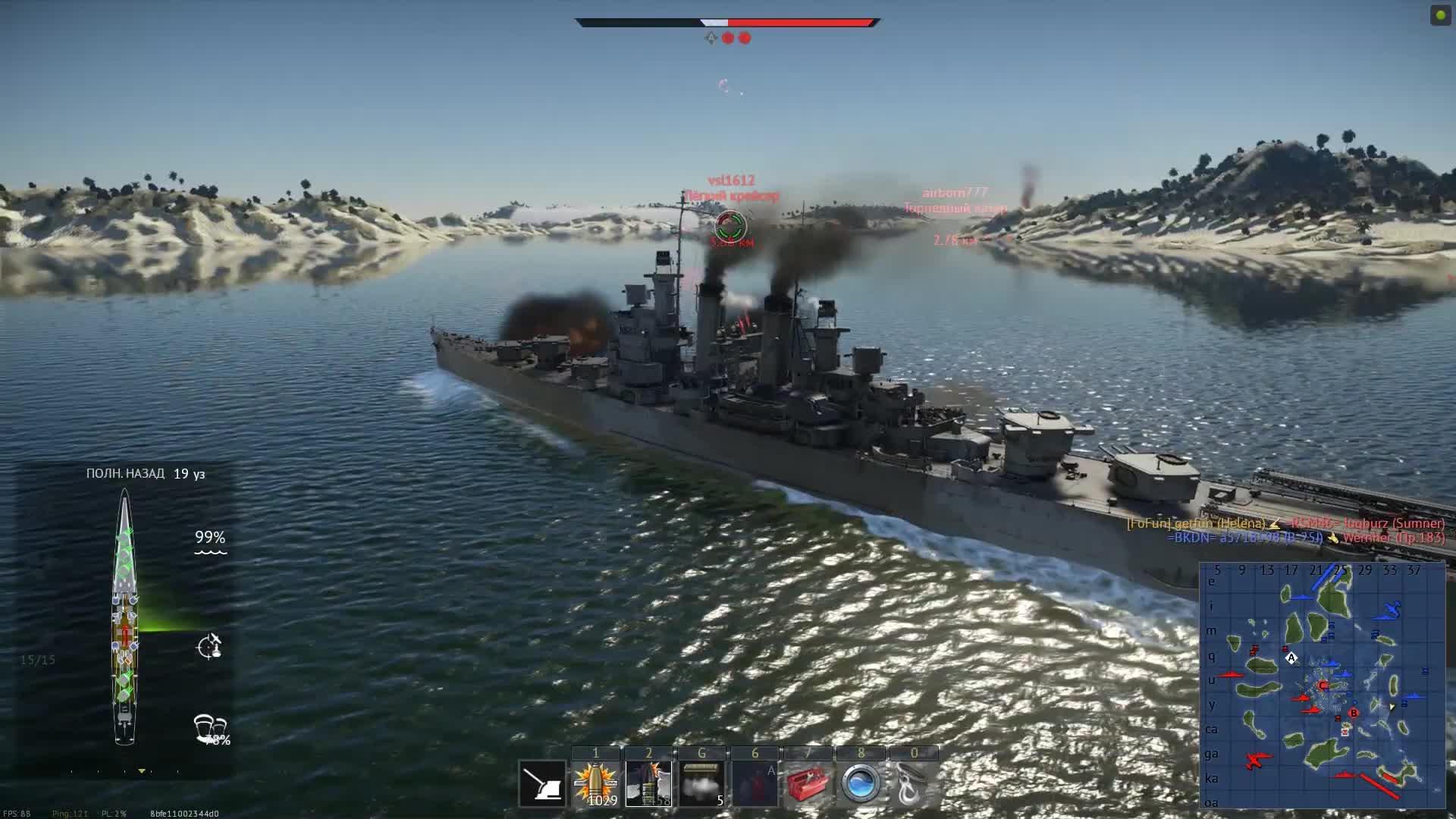
Task: Click capture point C on the minimap
Action: [1323, 686]
